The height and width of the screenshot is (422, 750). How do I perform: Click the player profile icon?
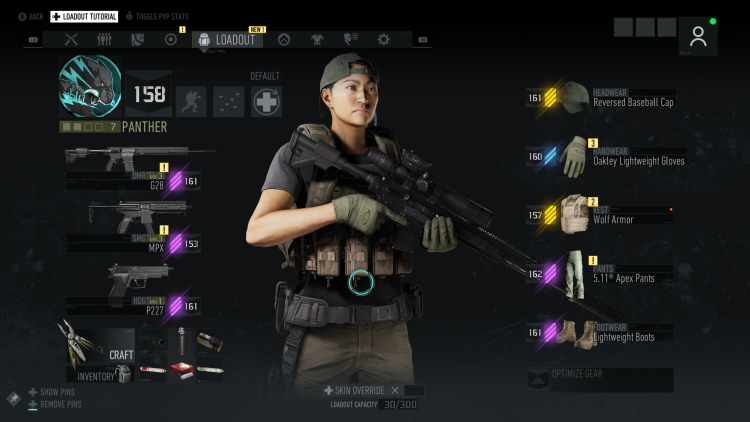[698, 36]
